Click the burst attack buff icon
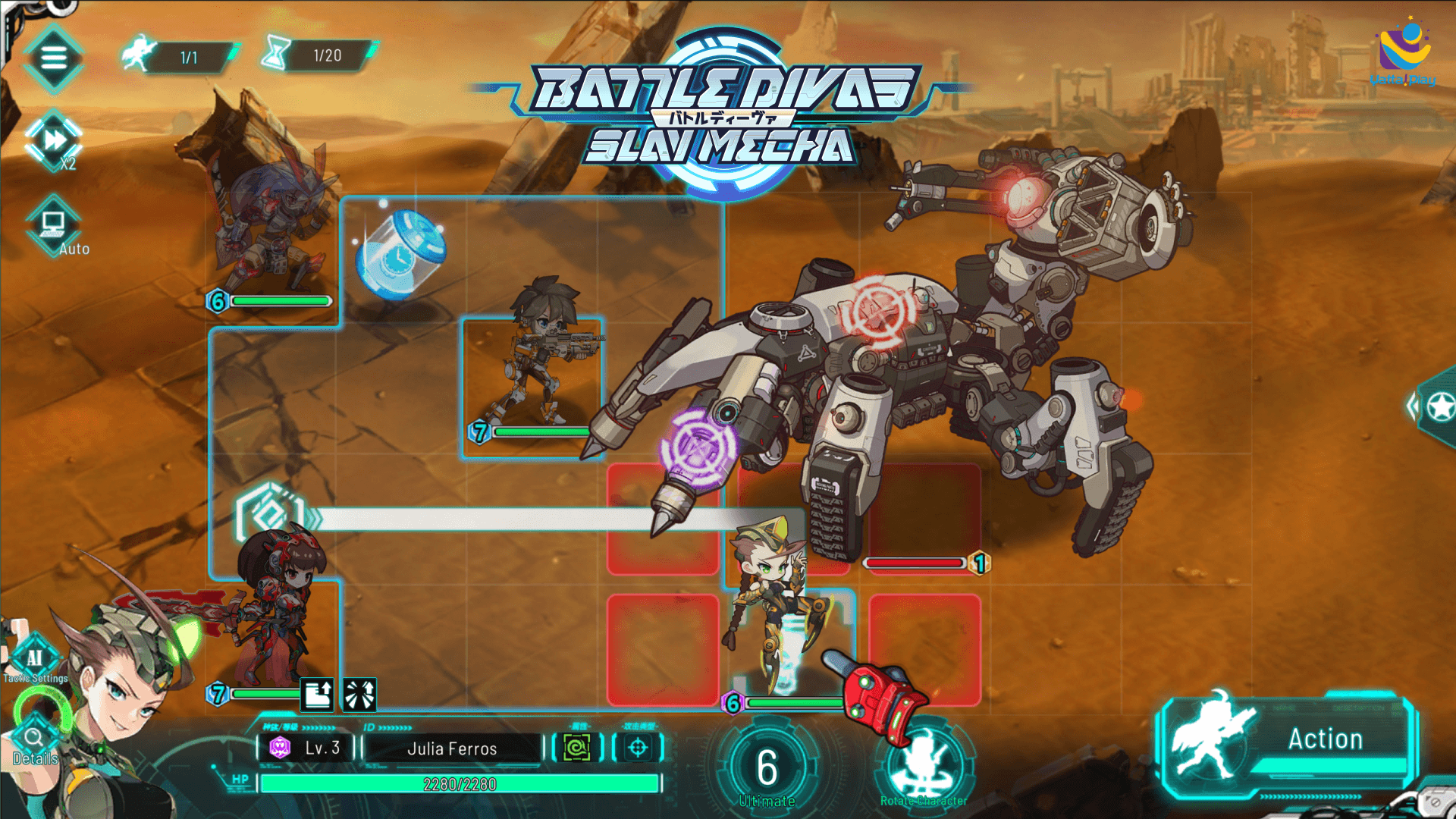 359,694
